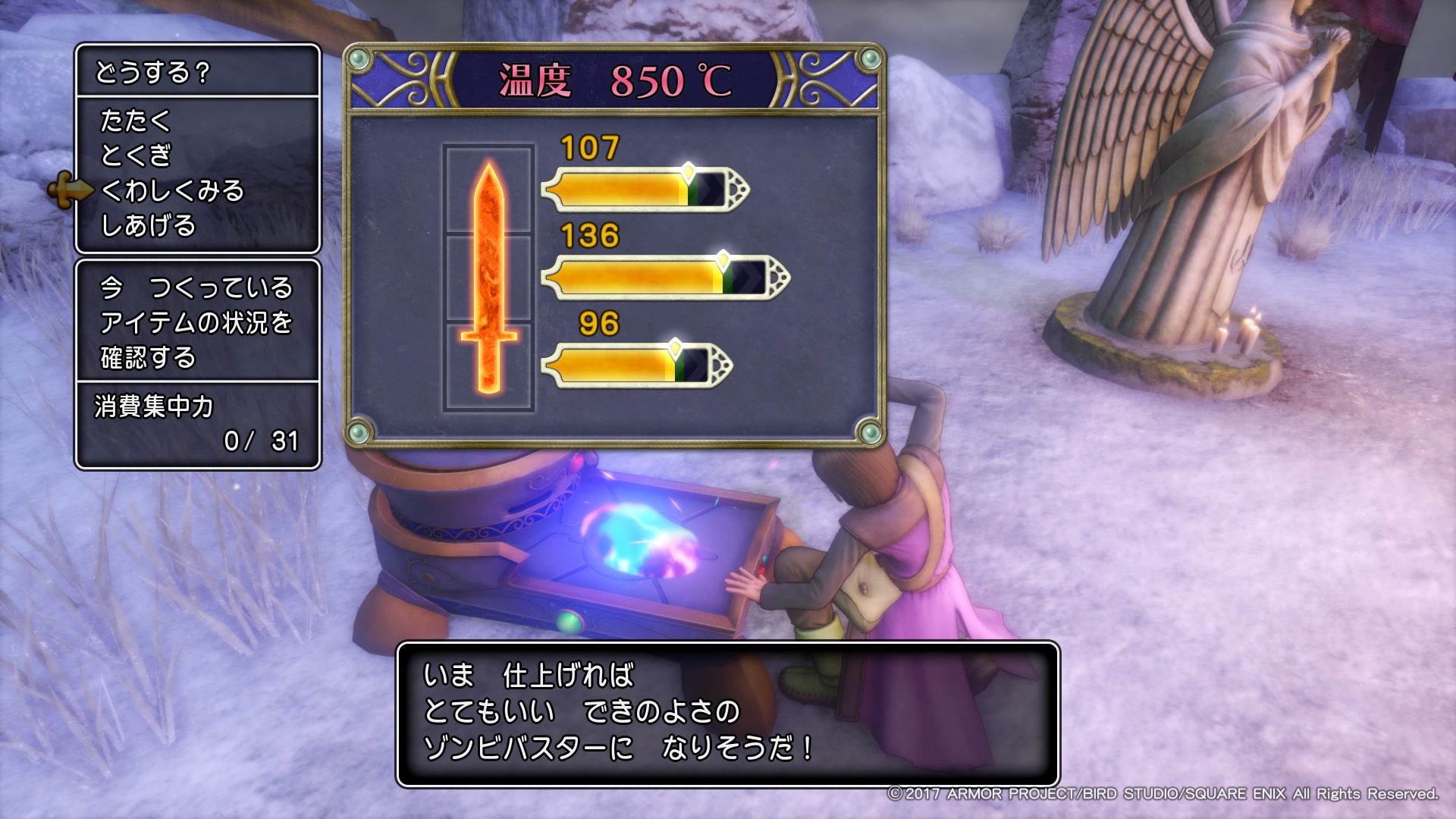Click the sword hilt segment tile
Screen dimensions: 1456x819
[488, 366]
